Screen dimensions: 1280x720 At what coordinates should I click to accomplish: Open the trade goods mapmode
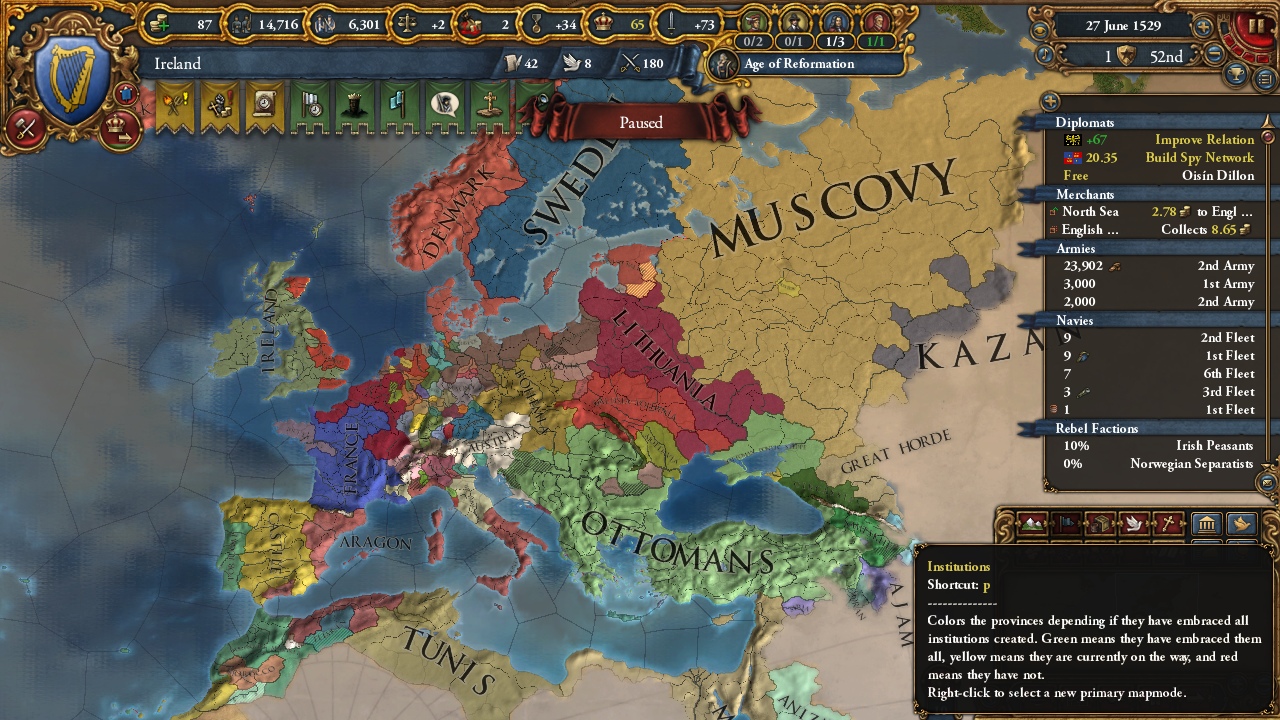[1101, 522]
